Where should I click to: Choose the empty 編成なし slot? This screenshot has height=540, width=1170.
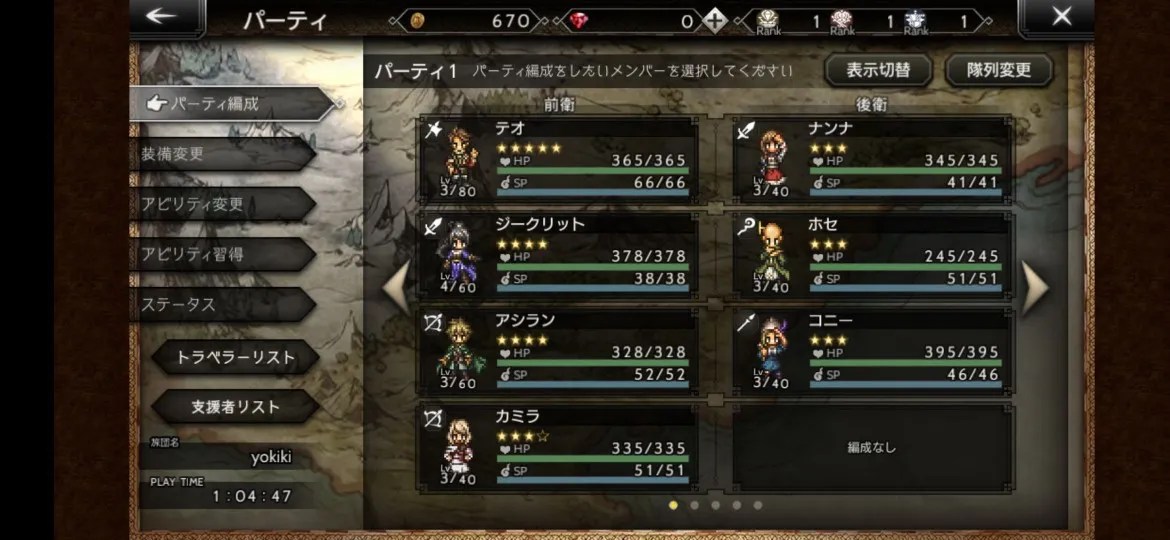pos(872,447)
